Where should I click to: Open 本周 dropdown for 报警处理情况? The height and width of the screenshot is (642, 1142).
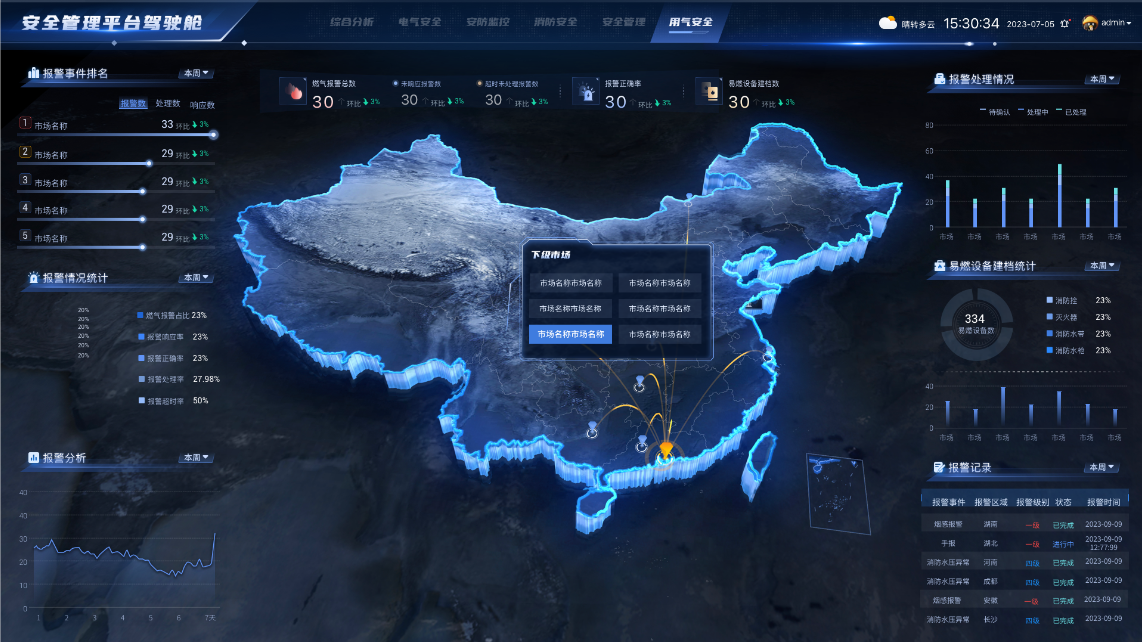(x=1101, y=79)
